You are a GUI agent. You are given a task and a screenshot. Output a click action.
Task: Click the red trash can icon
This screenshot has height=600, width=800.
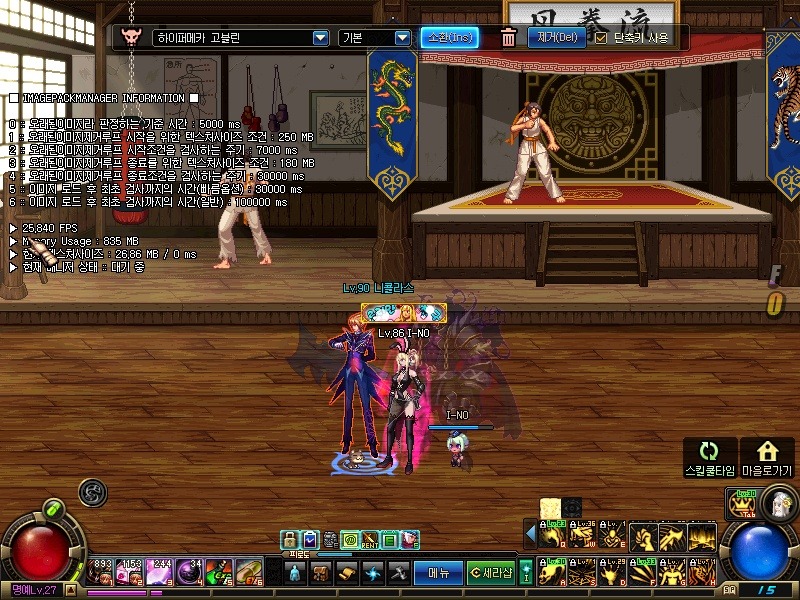point(508,38)
